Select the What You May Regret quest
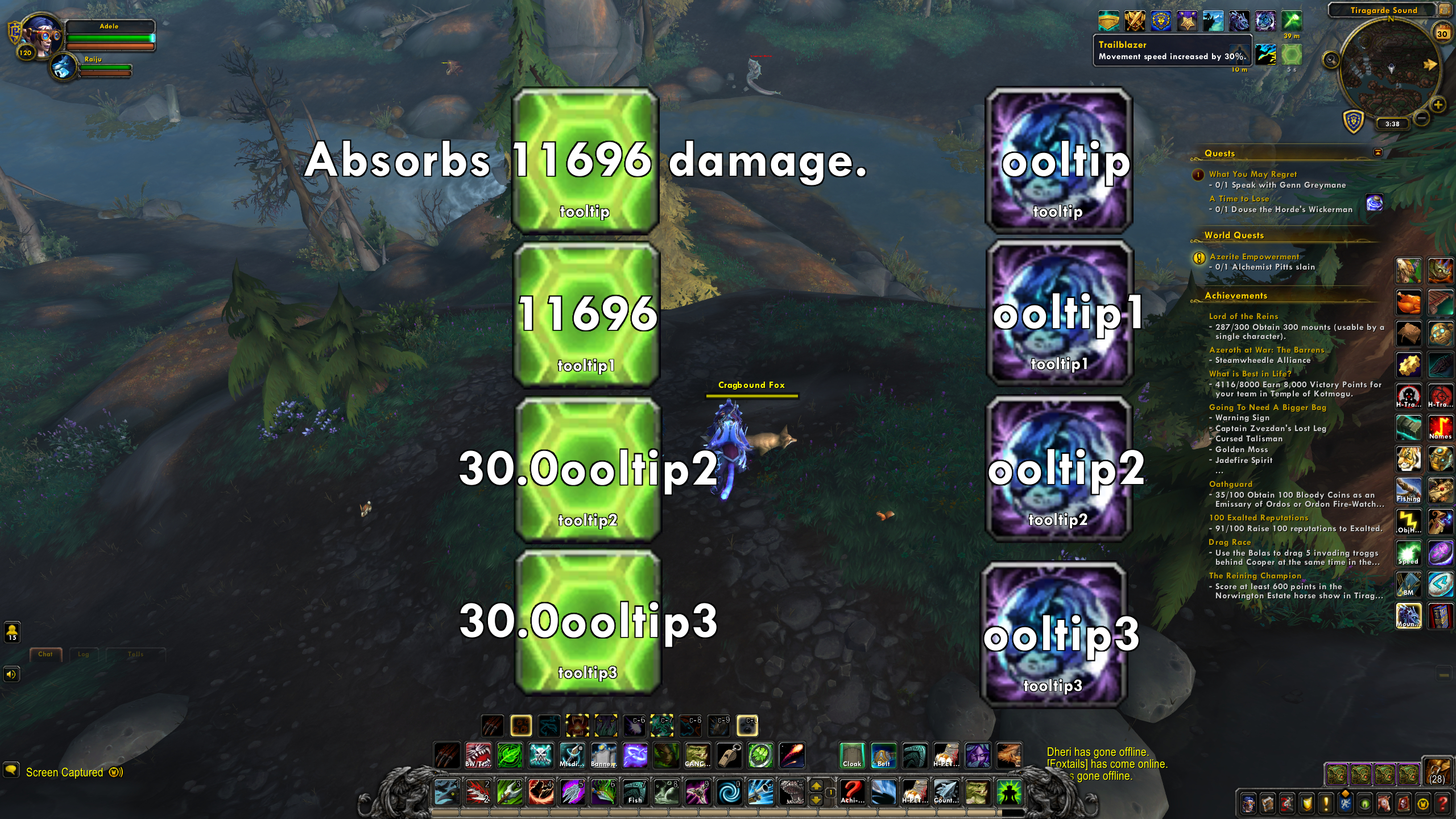1456x819 pixels. 1253,174
